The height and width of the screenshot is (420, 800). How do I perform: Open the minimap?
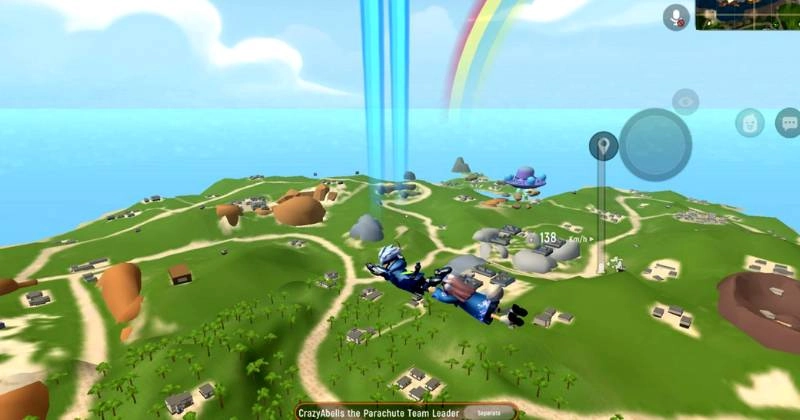(x=747, y=14)
